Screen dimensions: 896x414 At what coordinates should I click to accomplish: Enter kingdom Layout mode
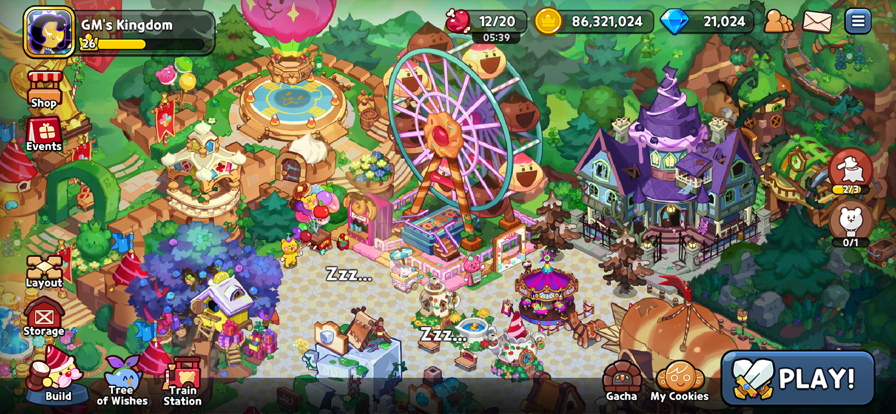tap(43, 270)
